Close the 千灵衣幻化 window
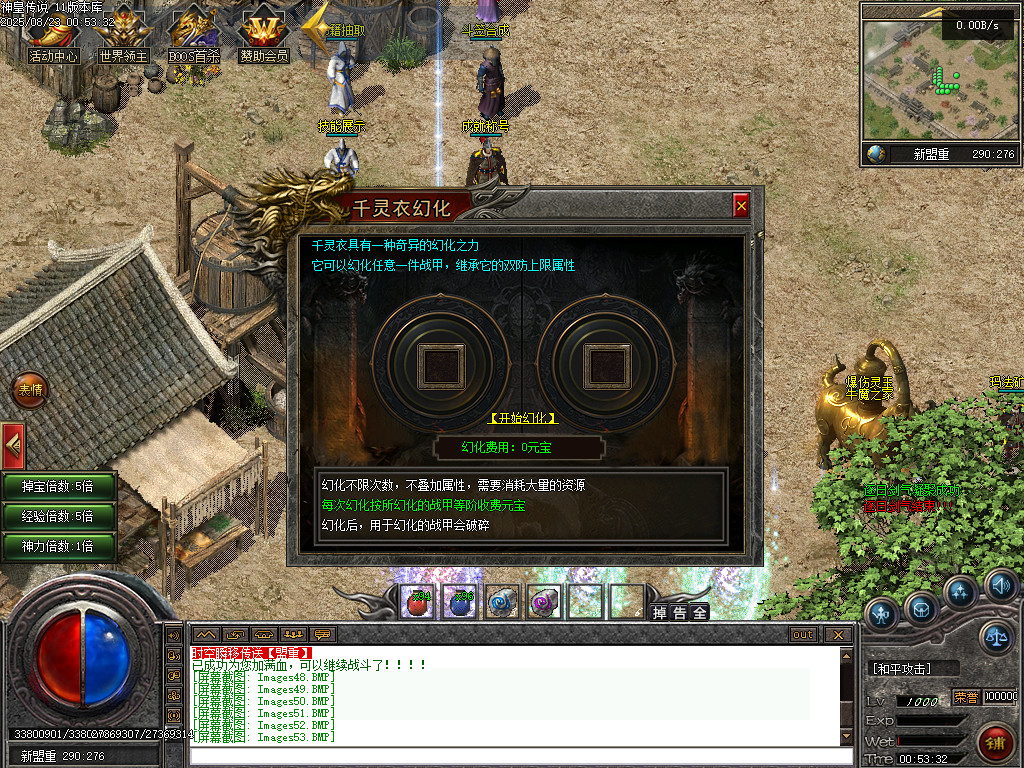The width and height of the screenshot is (1024, 768). tap(741, 205)
